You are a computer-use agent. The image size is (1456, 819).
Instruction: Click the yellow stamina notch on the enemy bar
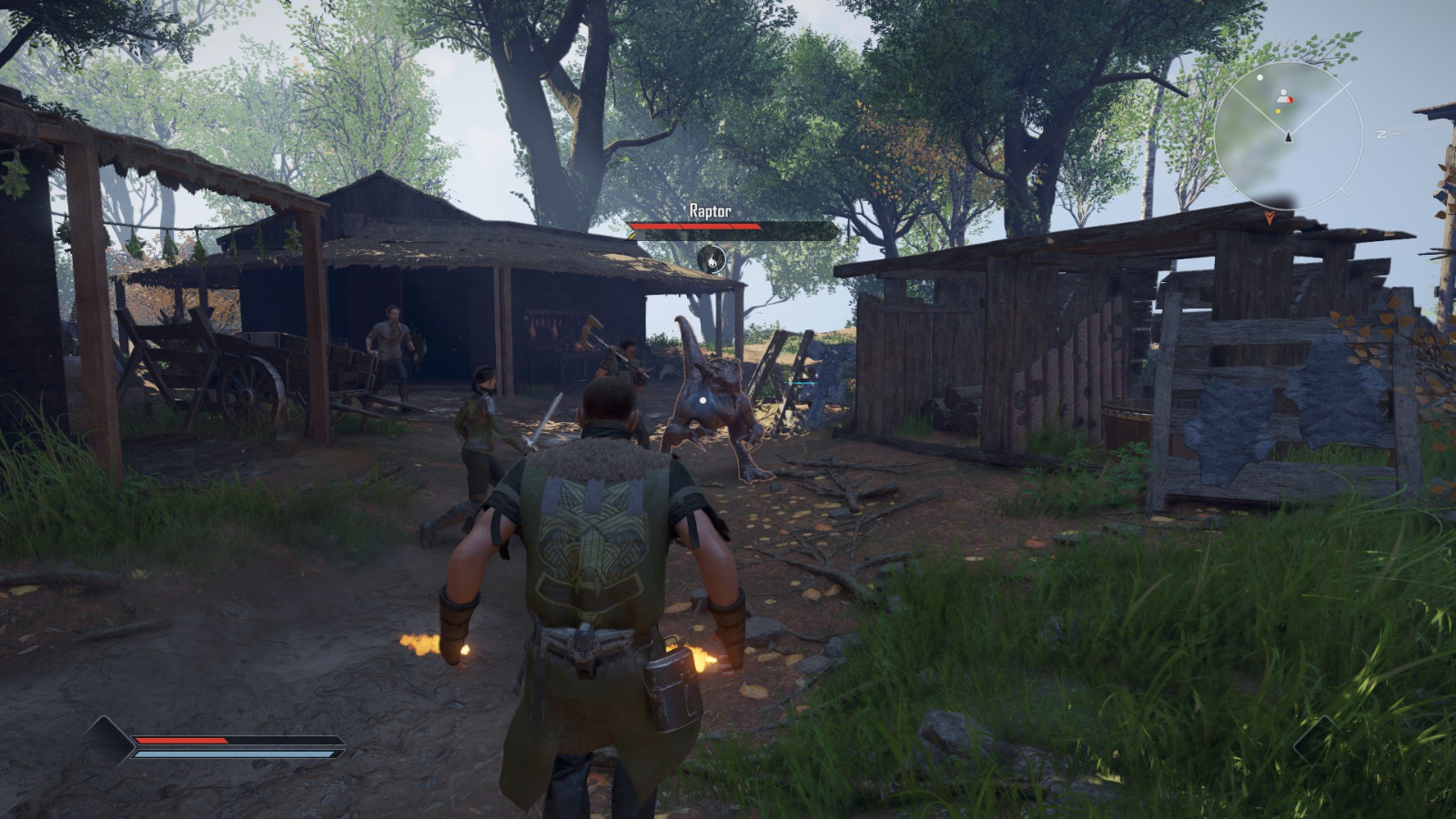click(x=632, y=235)
